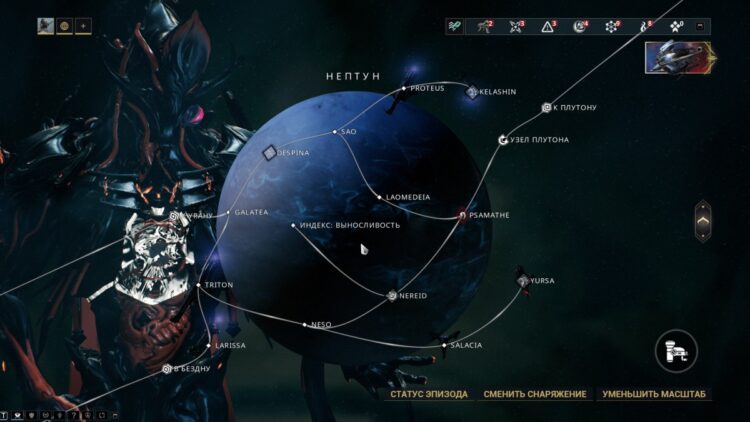
Task: Click the Статус эпизода button
Action: pyautogui.click(x=429, y=394)
